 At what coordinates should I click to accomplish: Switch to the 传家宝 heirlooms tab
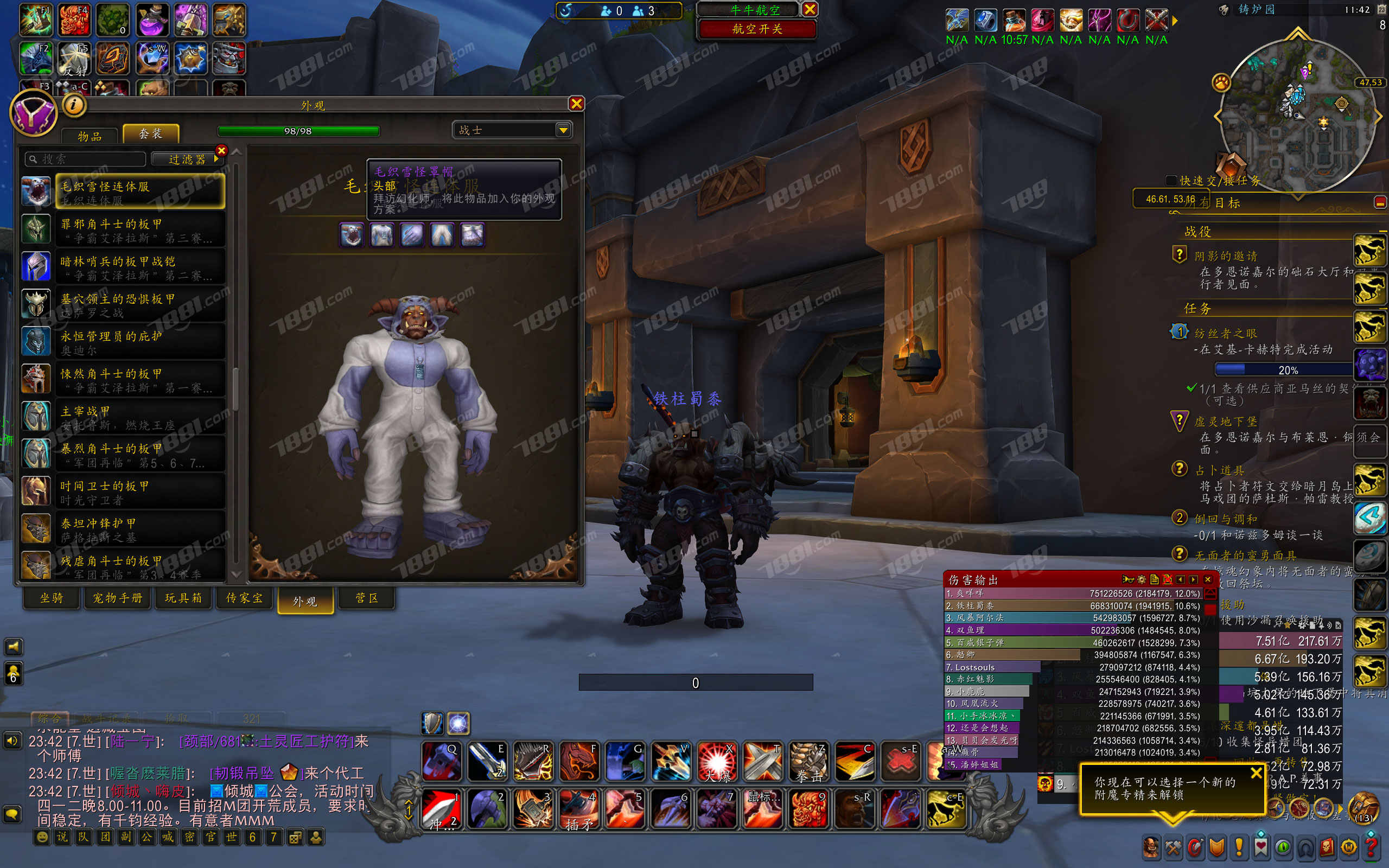coord(245,598)
